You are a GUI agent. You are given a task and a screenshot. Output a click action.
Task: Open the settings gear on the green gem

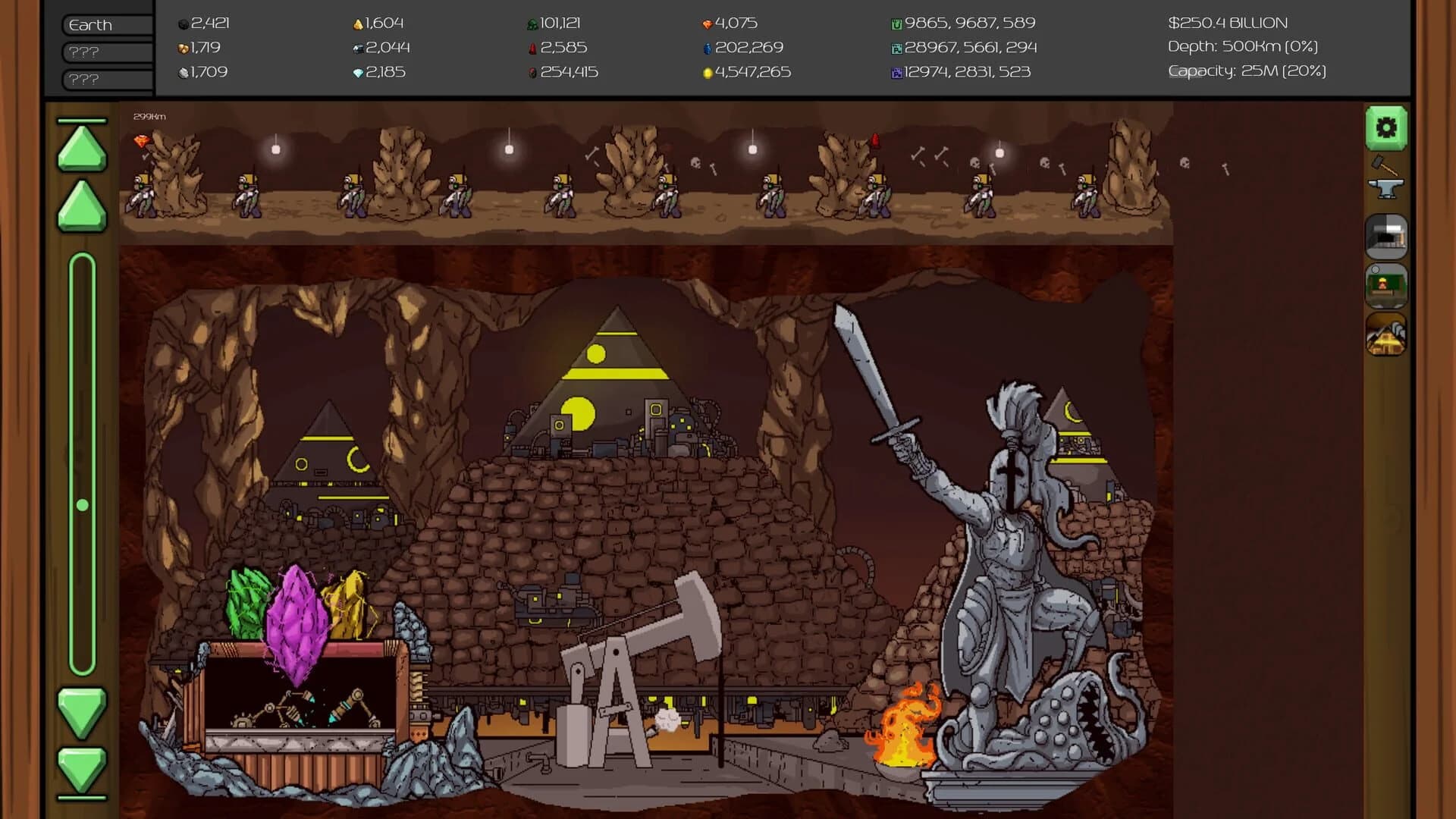pos(1386,127)
